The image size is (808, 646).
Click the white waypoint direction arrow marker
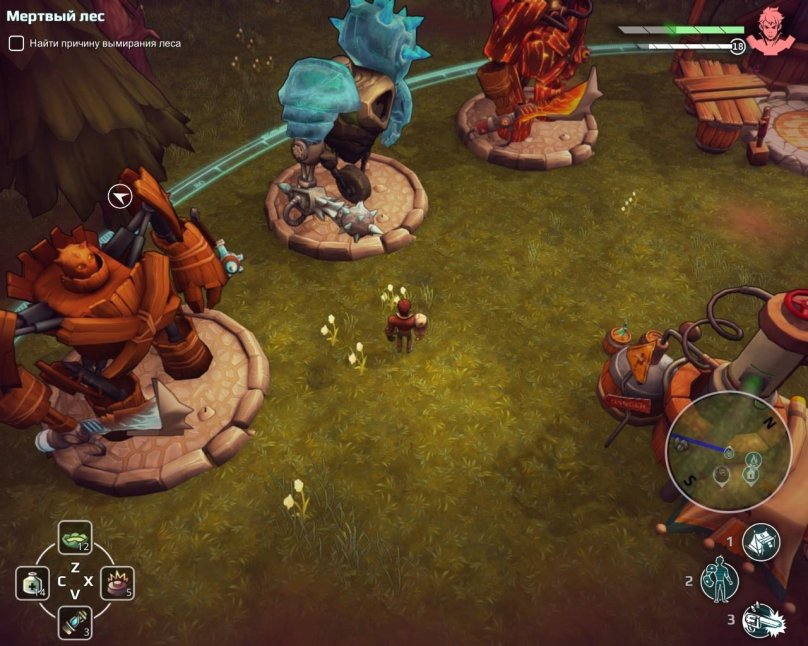(121, 196)
